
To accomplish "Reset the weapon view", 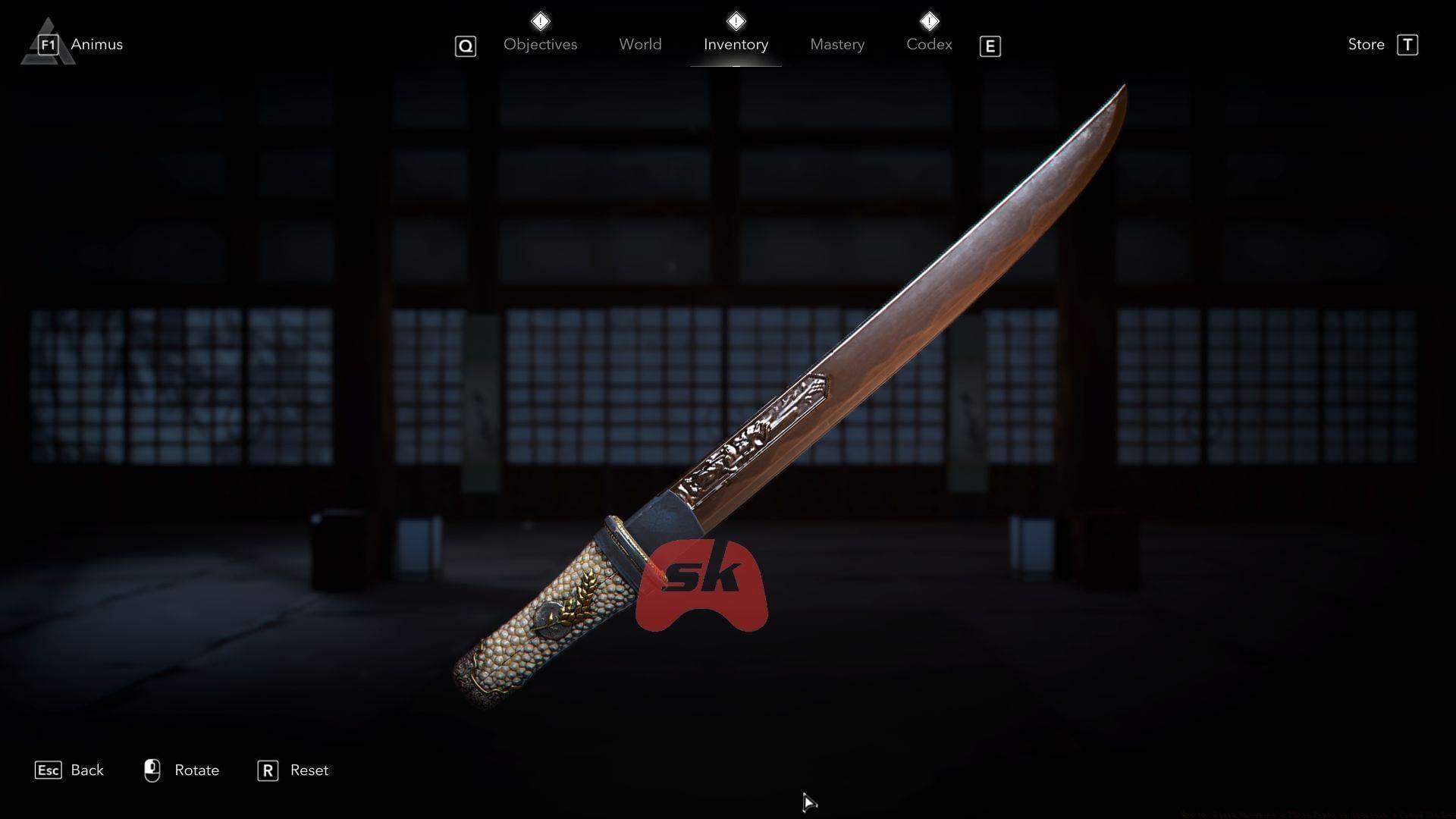I will click(x=309, y=770).
